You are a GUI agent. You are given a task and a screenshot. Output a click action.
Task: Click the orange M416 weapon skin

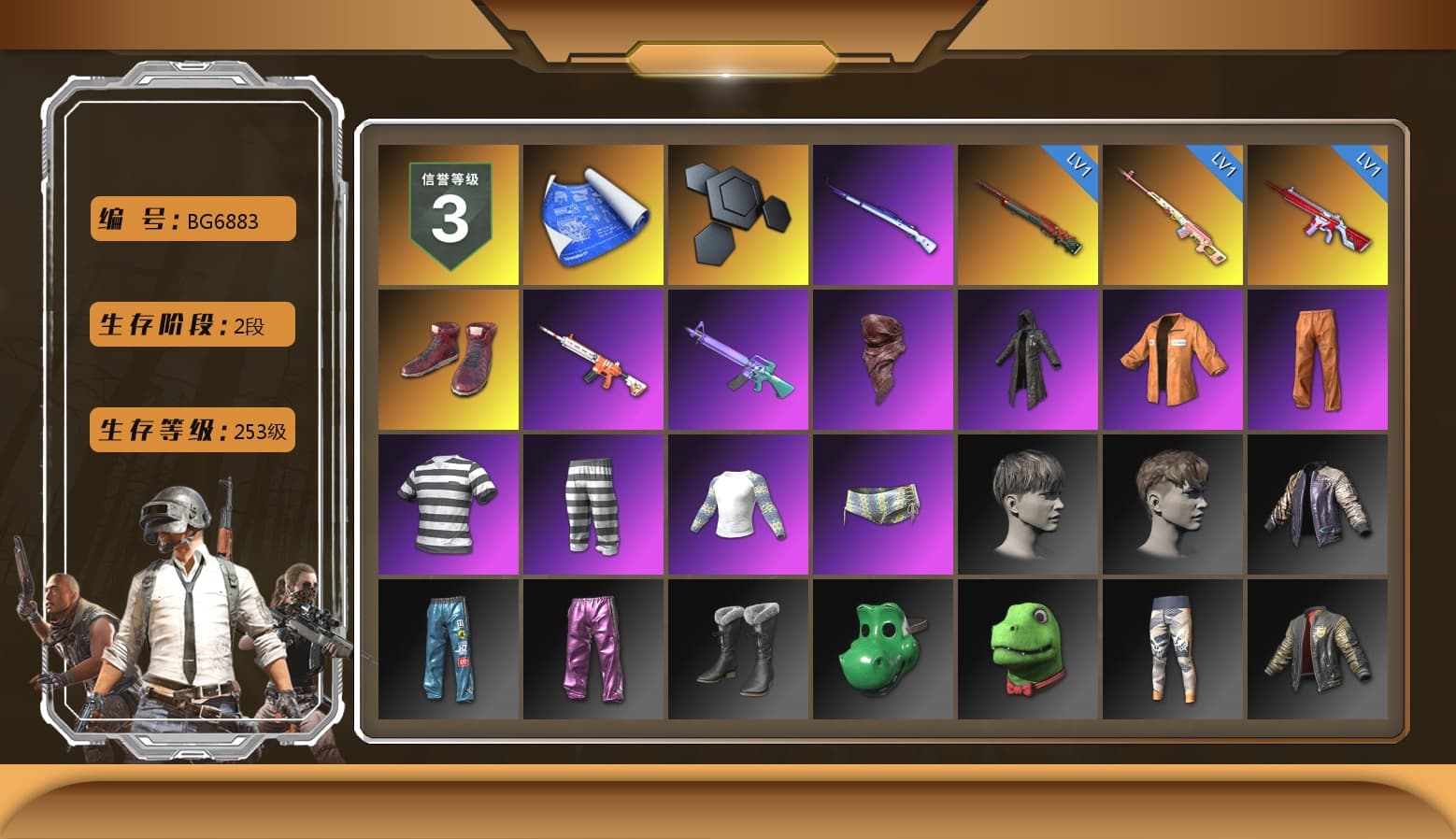point(592,358)
